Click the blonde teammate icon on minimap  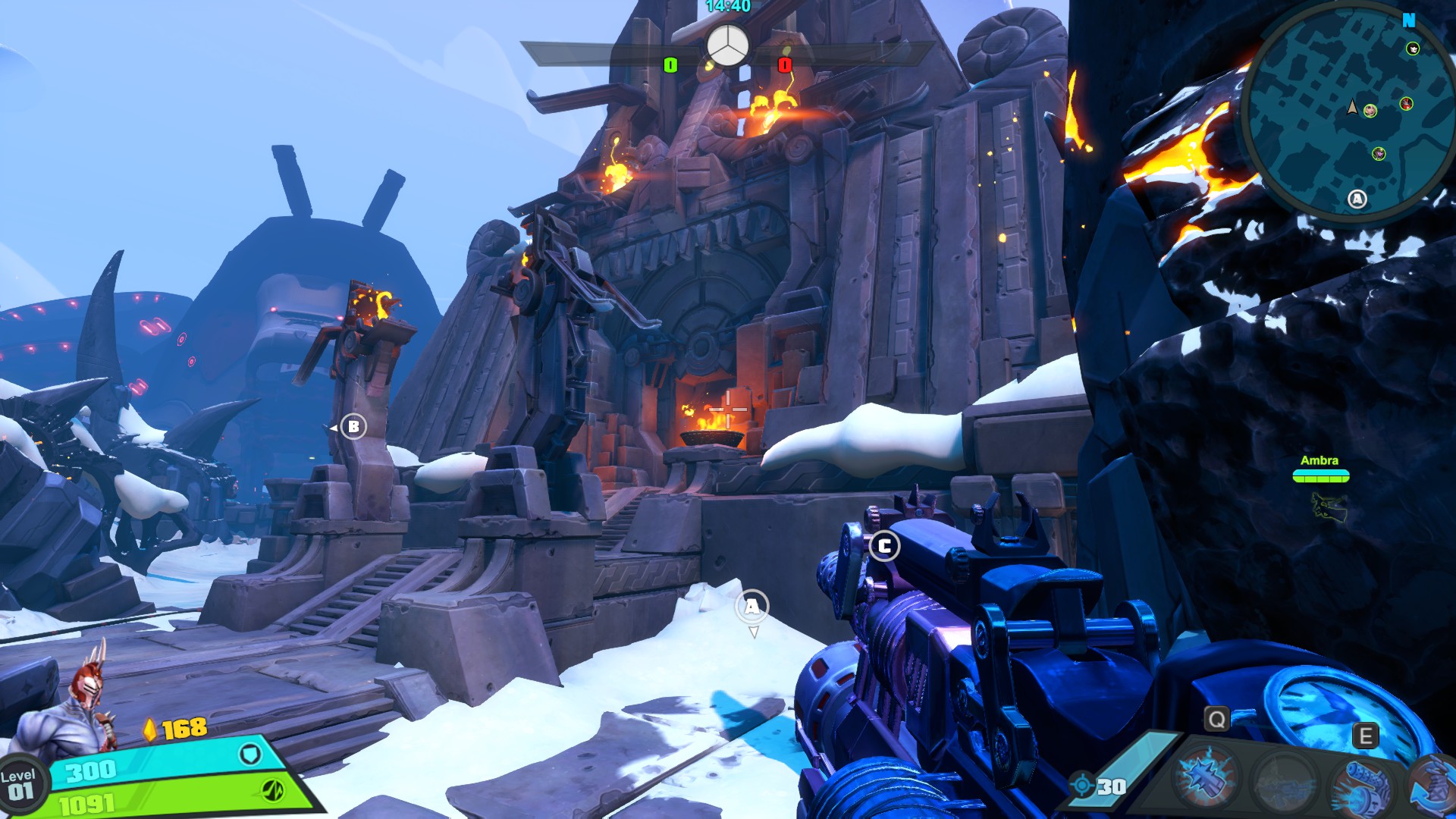[x=1370, y=111]
